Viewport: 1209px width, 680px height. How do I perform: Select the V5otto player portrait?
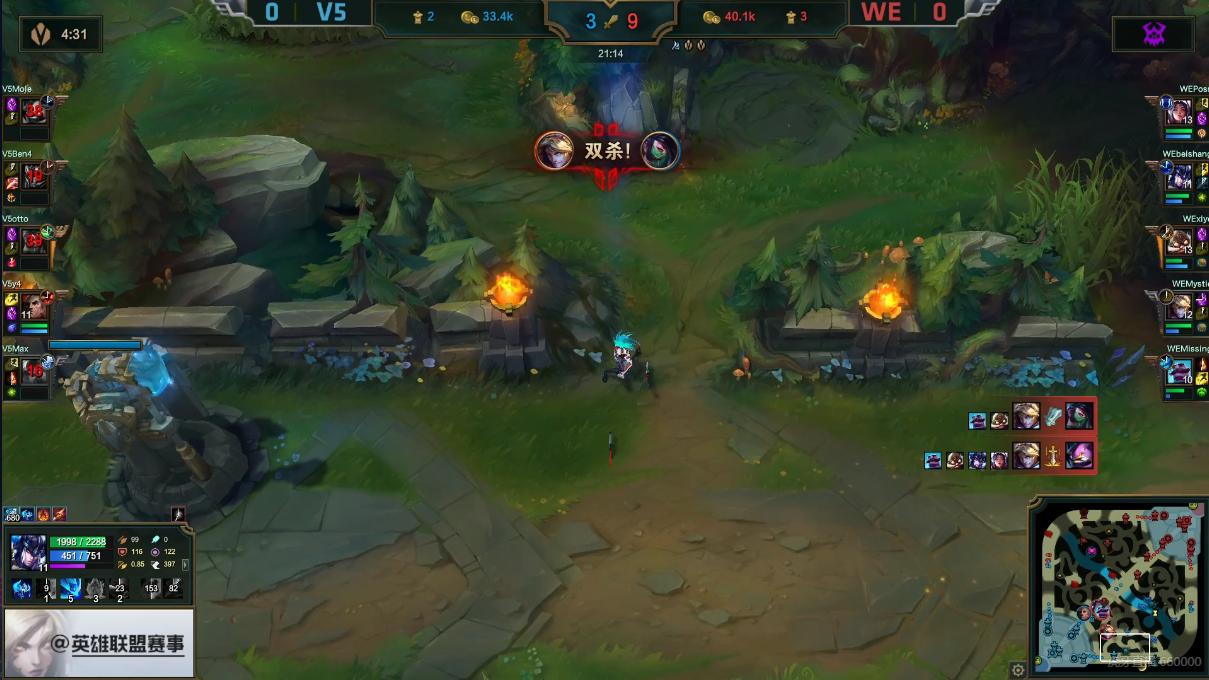pyautogui.click(x=34, y=240)
